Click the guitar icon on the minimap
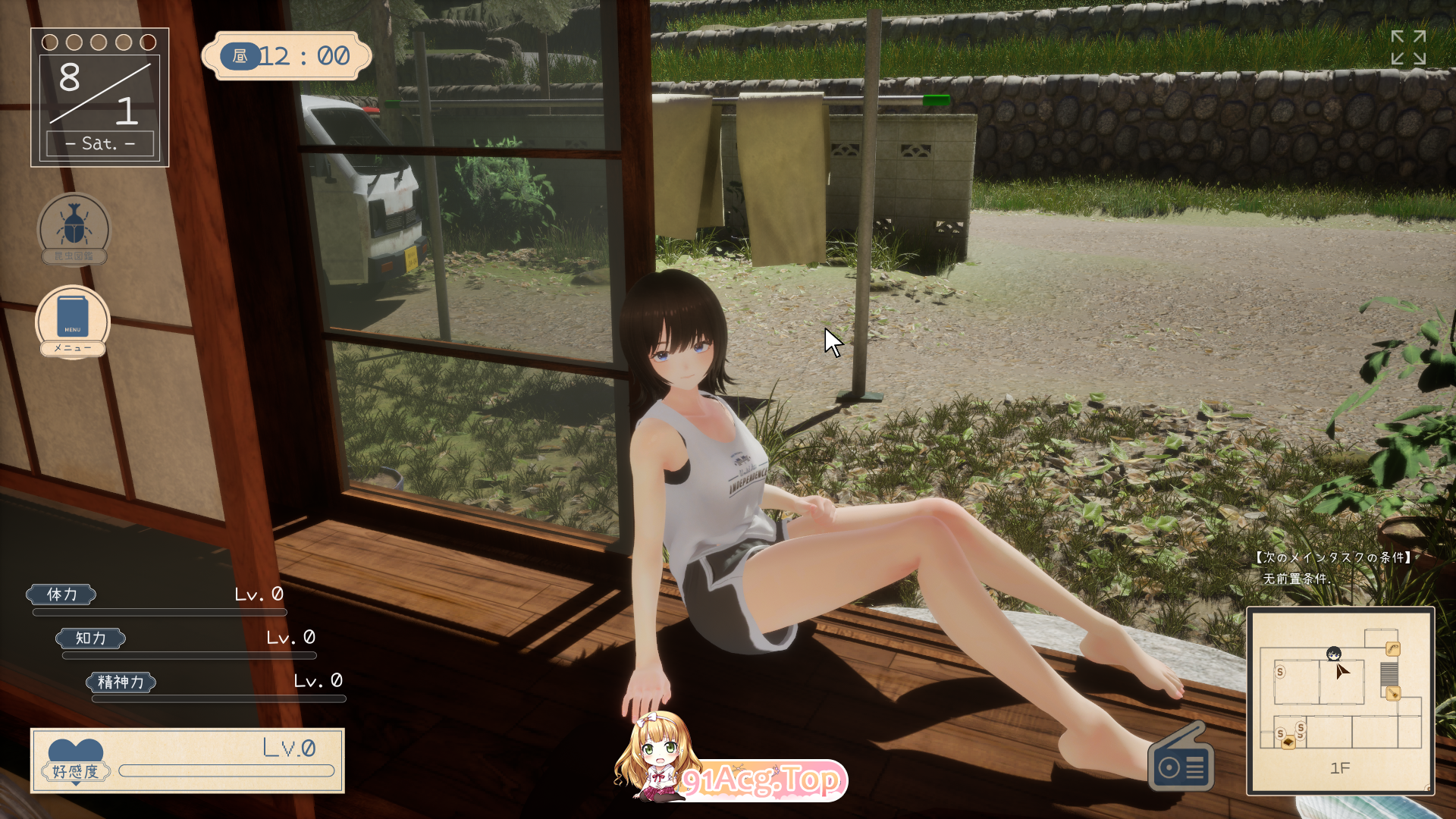This screenshot has width=1456, height=819. tap(1393, 692)
